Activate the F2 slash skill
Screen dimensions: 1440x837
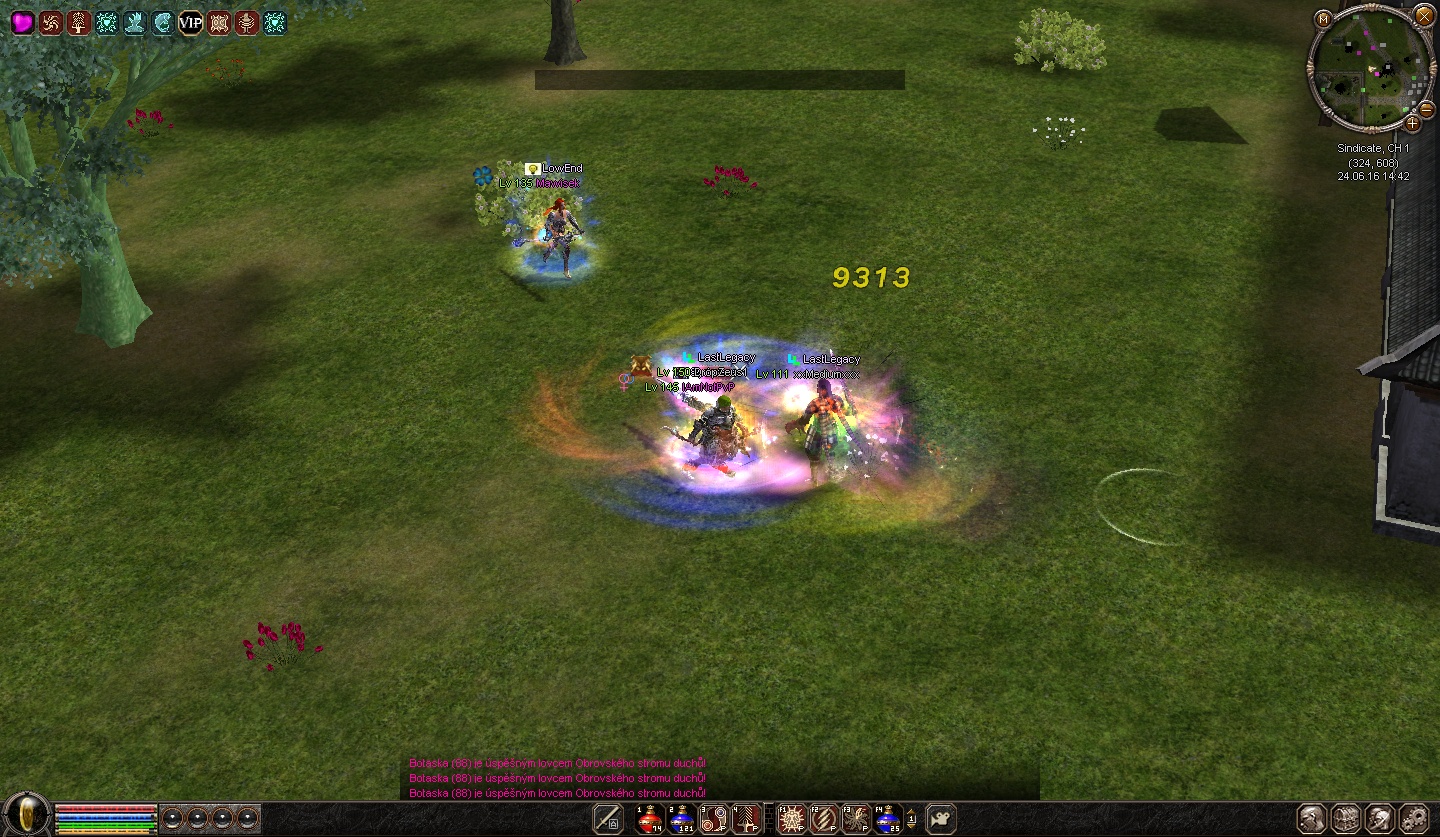click(823, 819)
